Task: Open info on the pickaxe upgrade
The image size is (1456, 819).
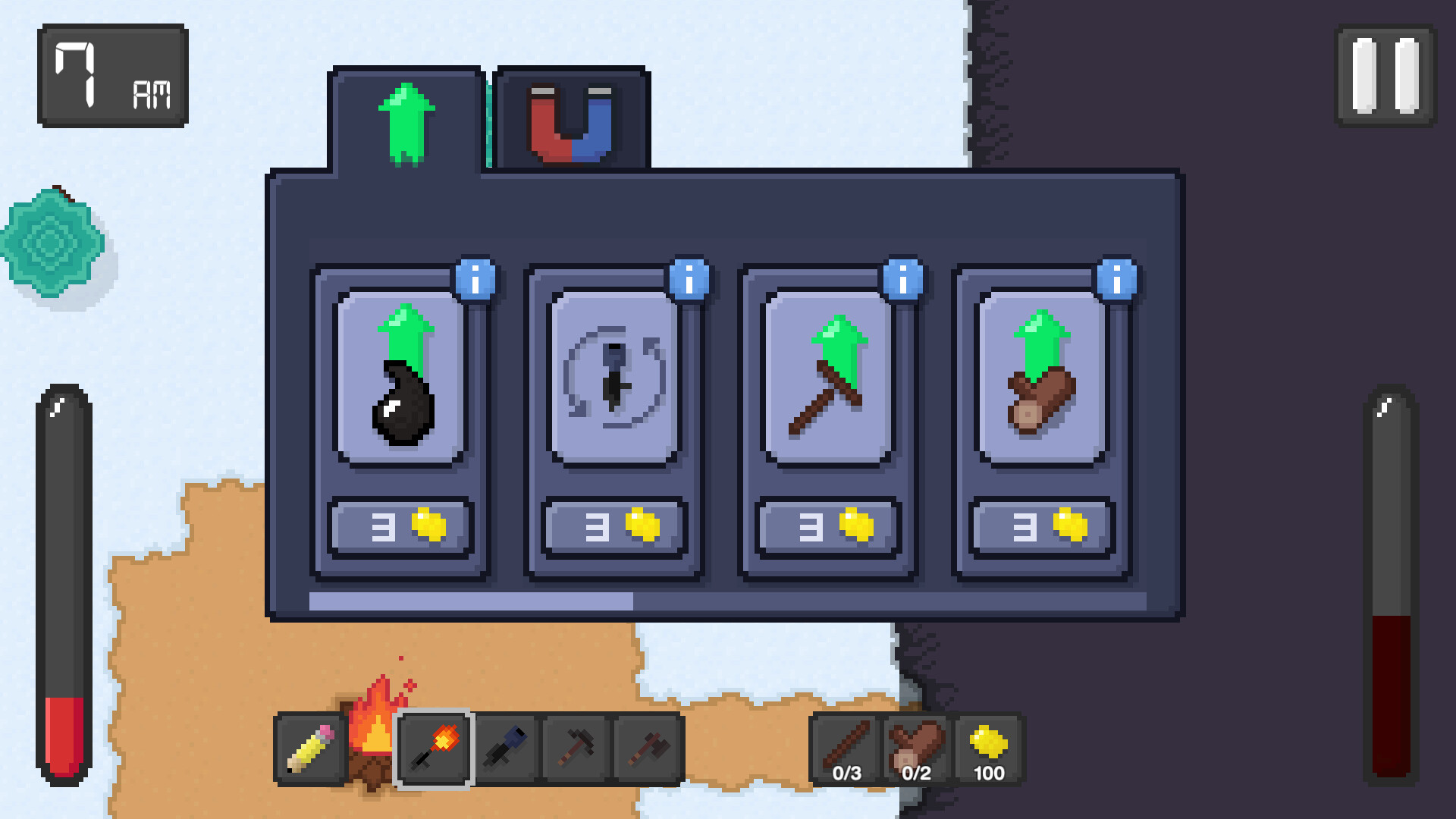Action: 904,279
